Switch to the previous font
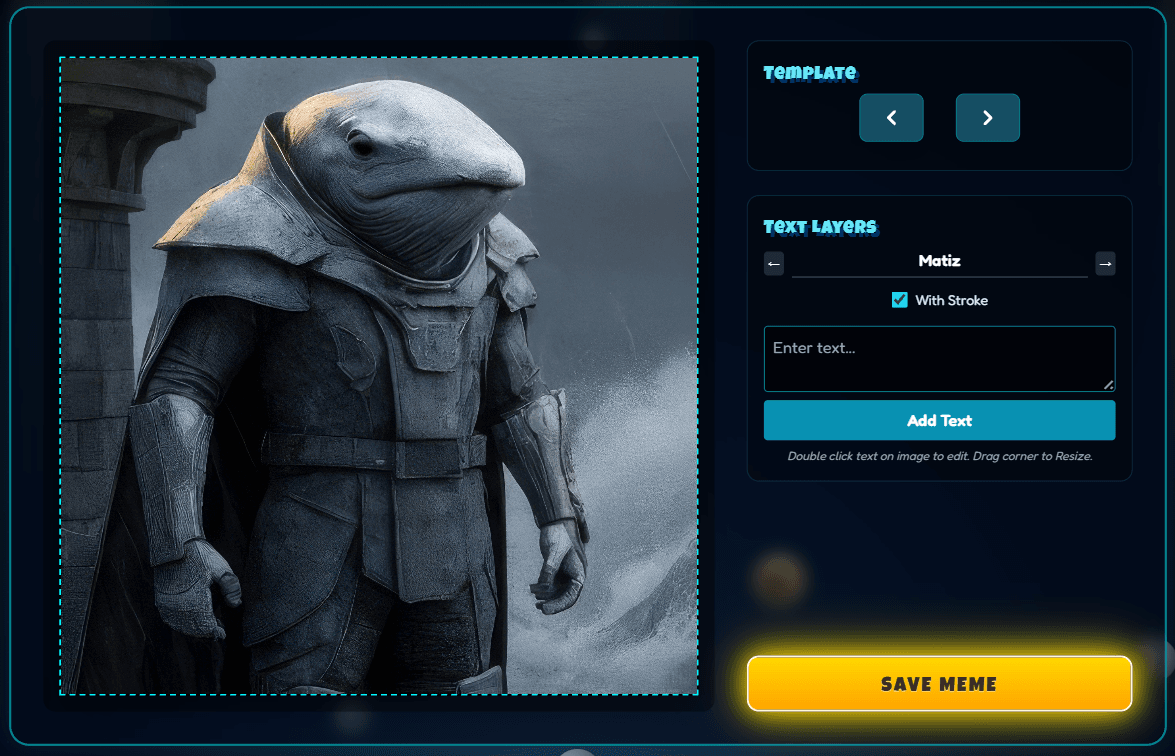1175x756 pixels. (x=774, y=263)
